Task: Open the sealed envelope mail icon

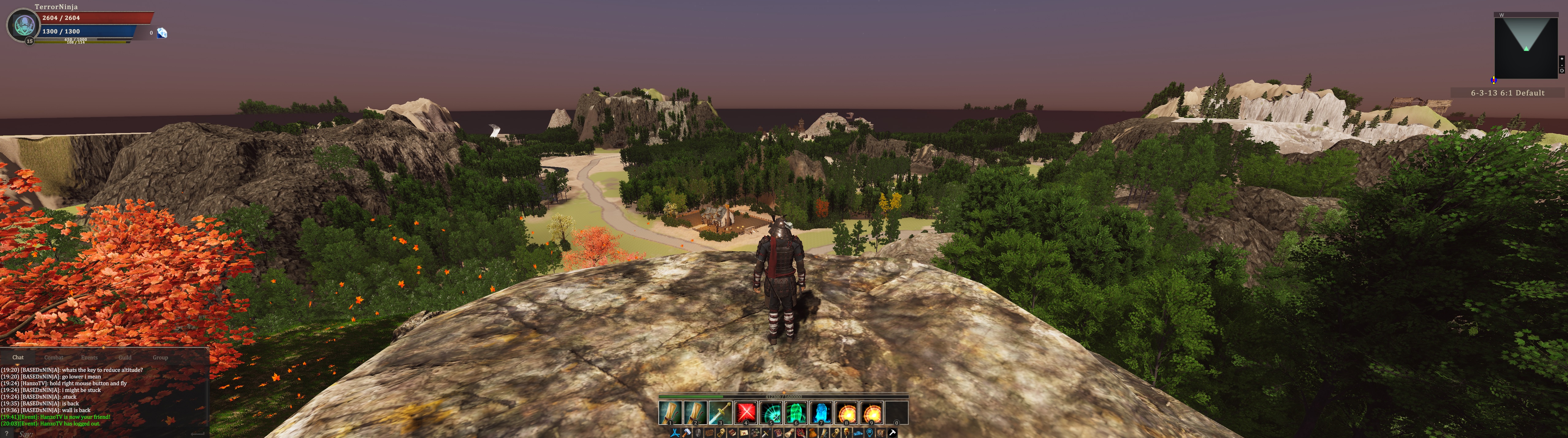Action: click(744, 433)
